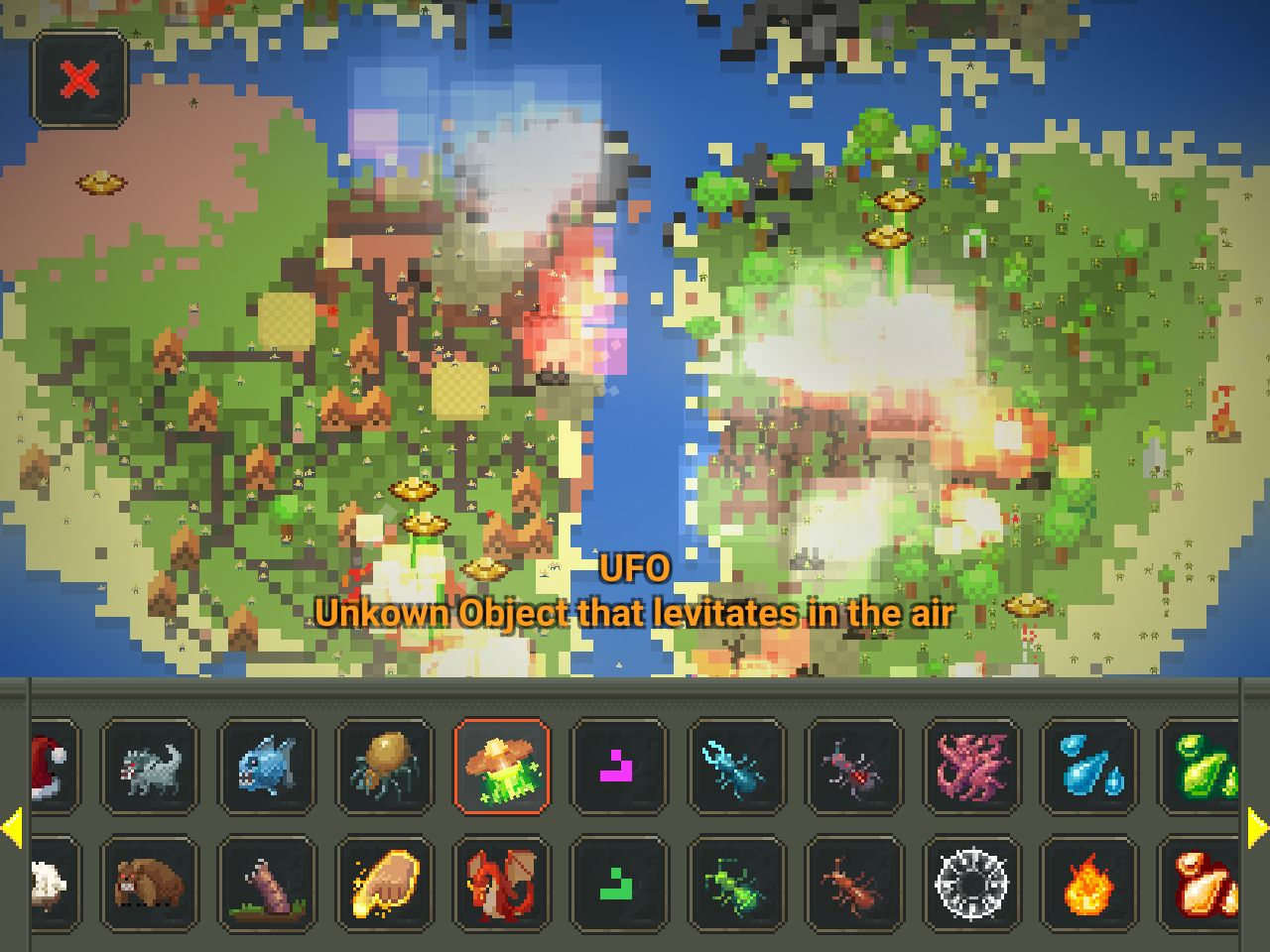Select the white frost ring power
This screenshot has width=1270, height=952.
[972, 886]
